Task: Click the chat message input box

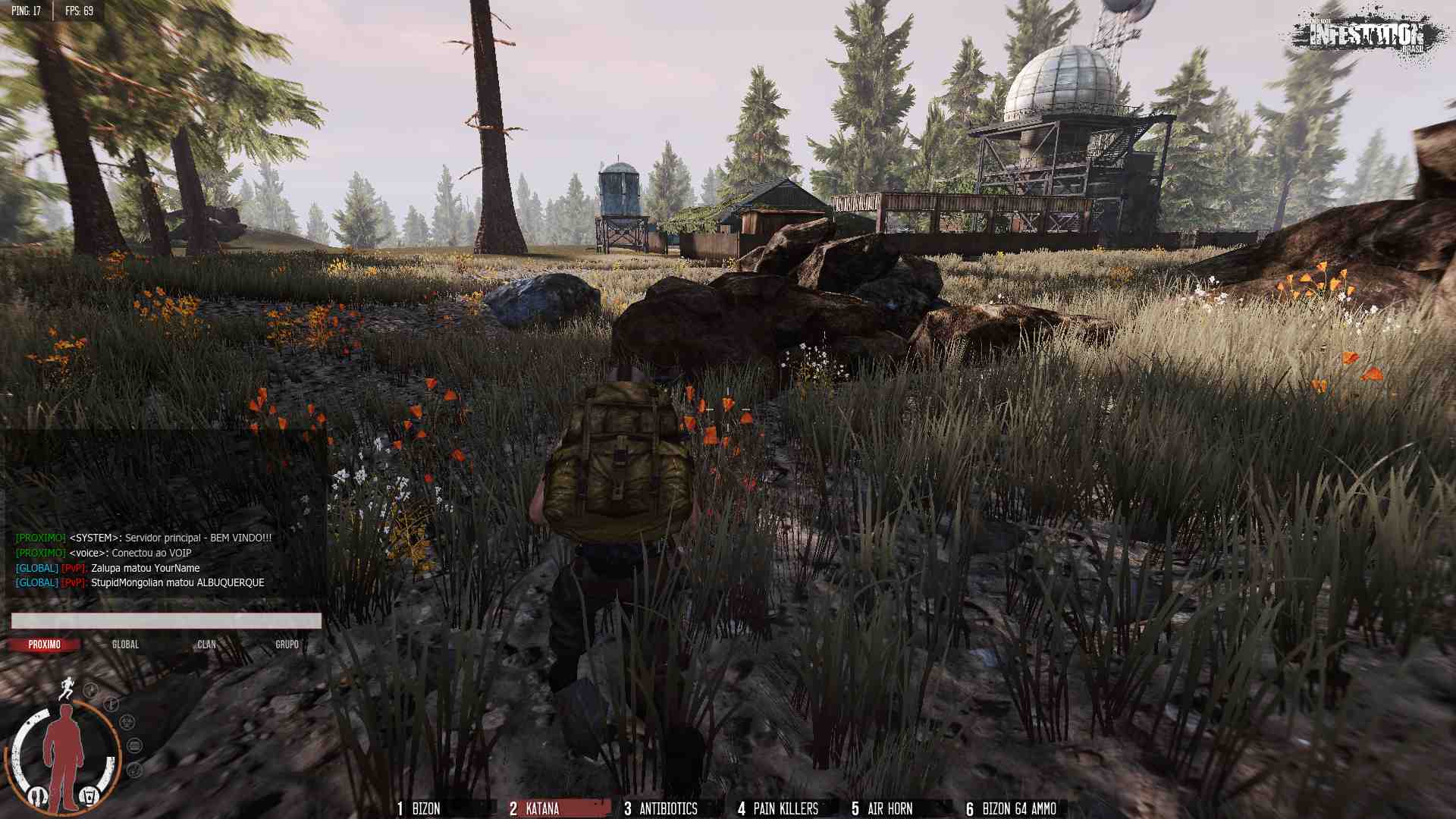Action: pos(166,621)
